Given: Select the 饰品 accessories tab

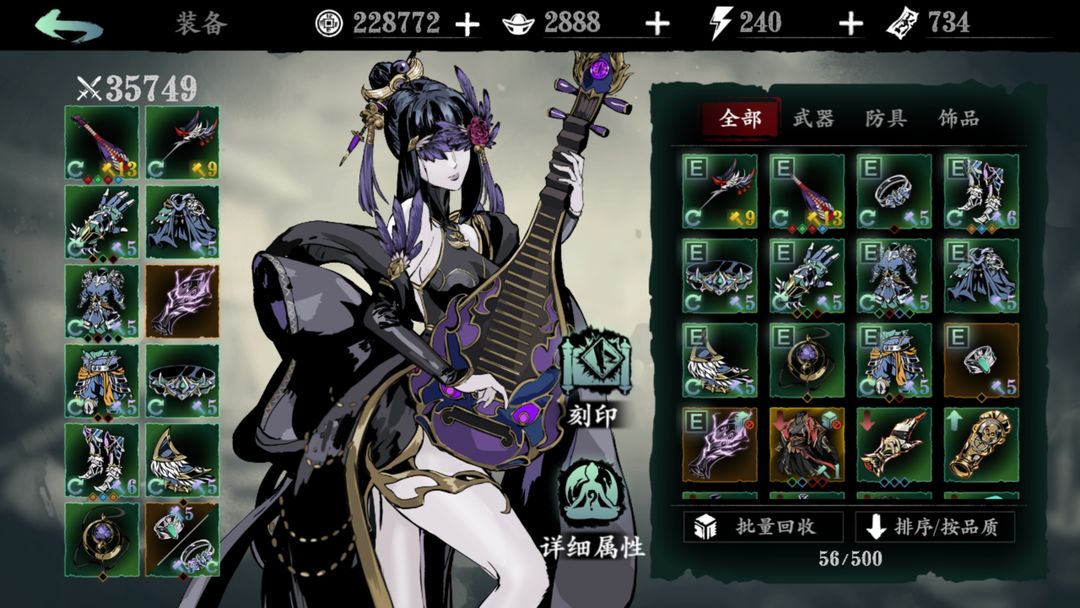Looking at the screenshot, I should click(958, 119).
